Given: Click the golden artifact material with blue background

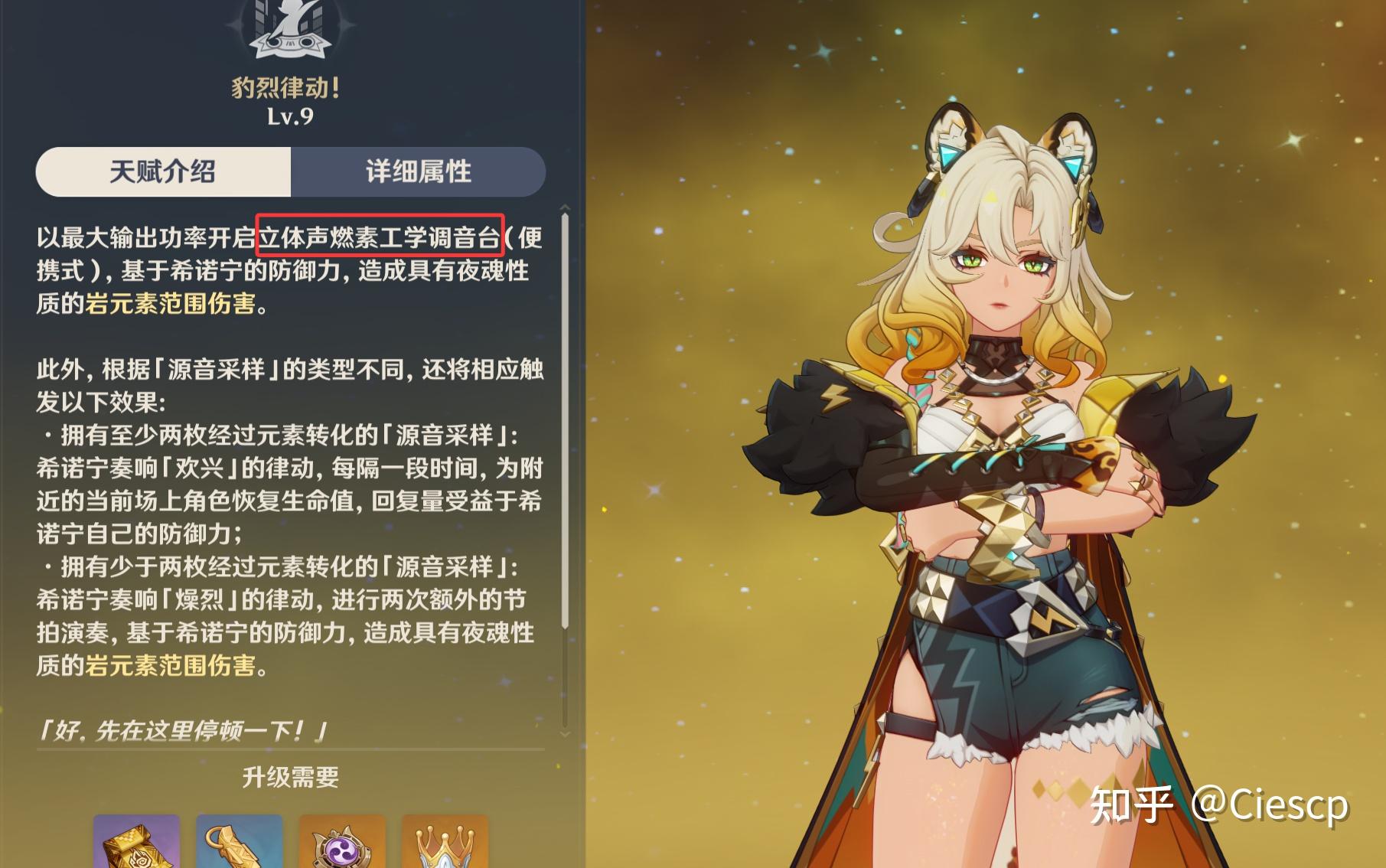Looking at the screenshot, I should click(x=240, y=845).
